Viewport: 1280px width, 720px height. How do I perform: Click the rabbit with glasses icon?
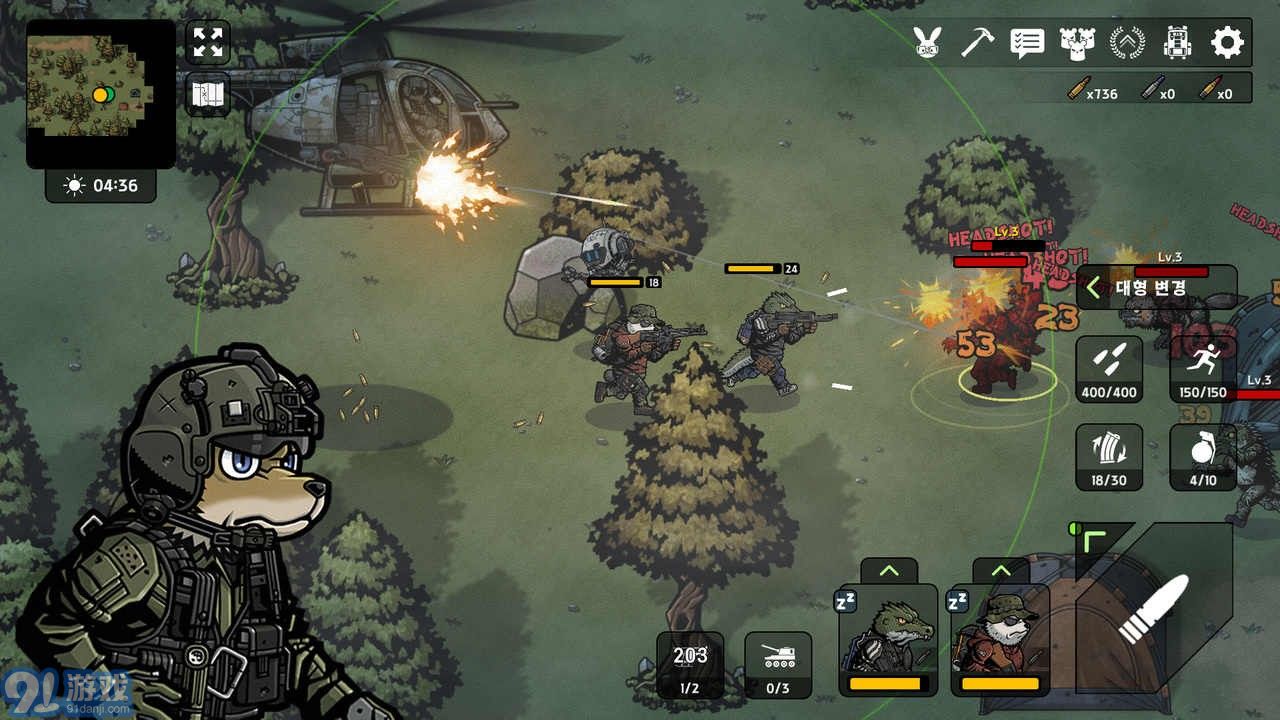pos(928,42)
